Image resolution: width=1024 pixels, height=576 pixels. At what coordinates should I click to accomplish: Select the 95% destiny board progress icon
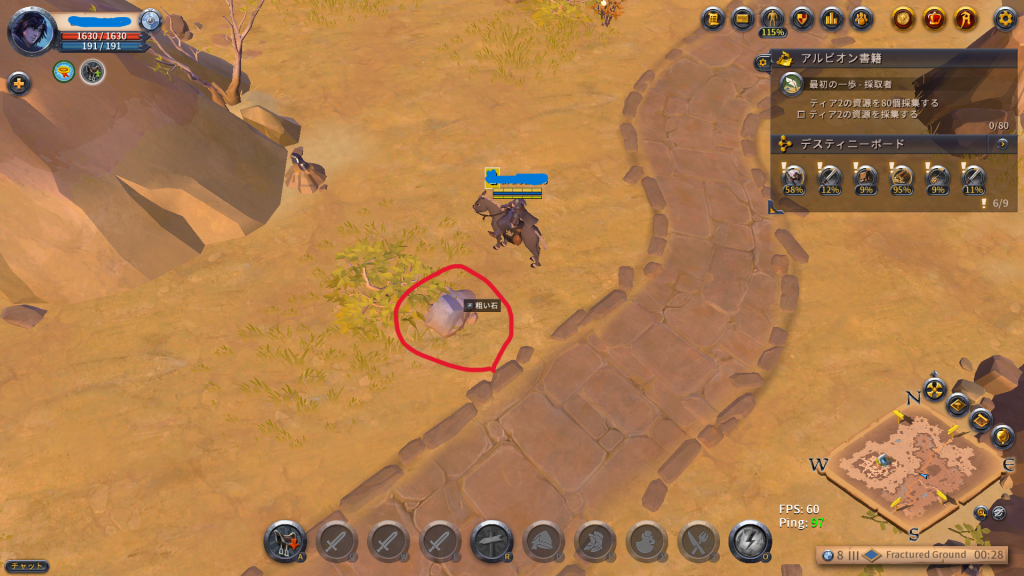point(901,178)
